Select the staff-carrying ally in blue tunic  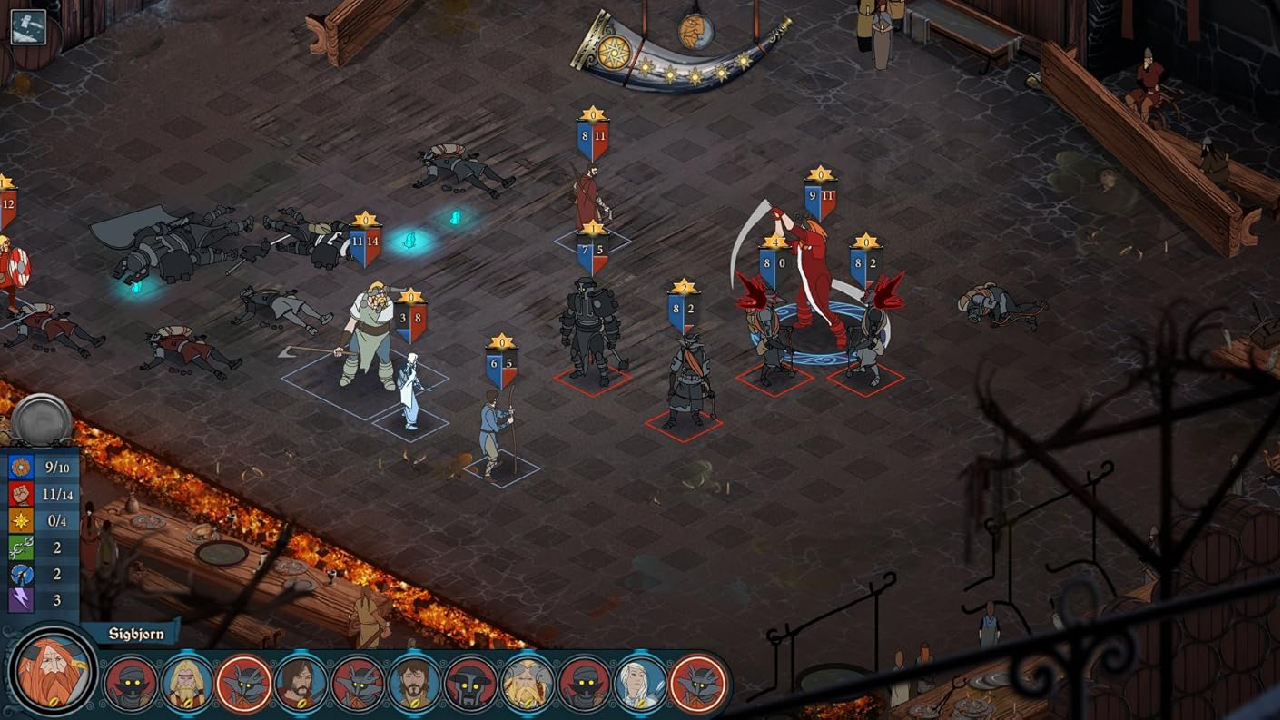tap(493, 432)
